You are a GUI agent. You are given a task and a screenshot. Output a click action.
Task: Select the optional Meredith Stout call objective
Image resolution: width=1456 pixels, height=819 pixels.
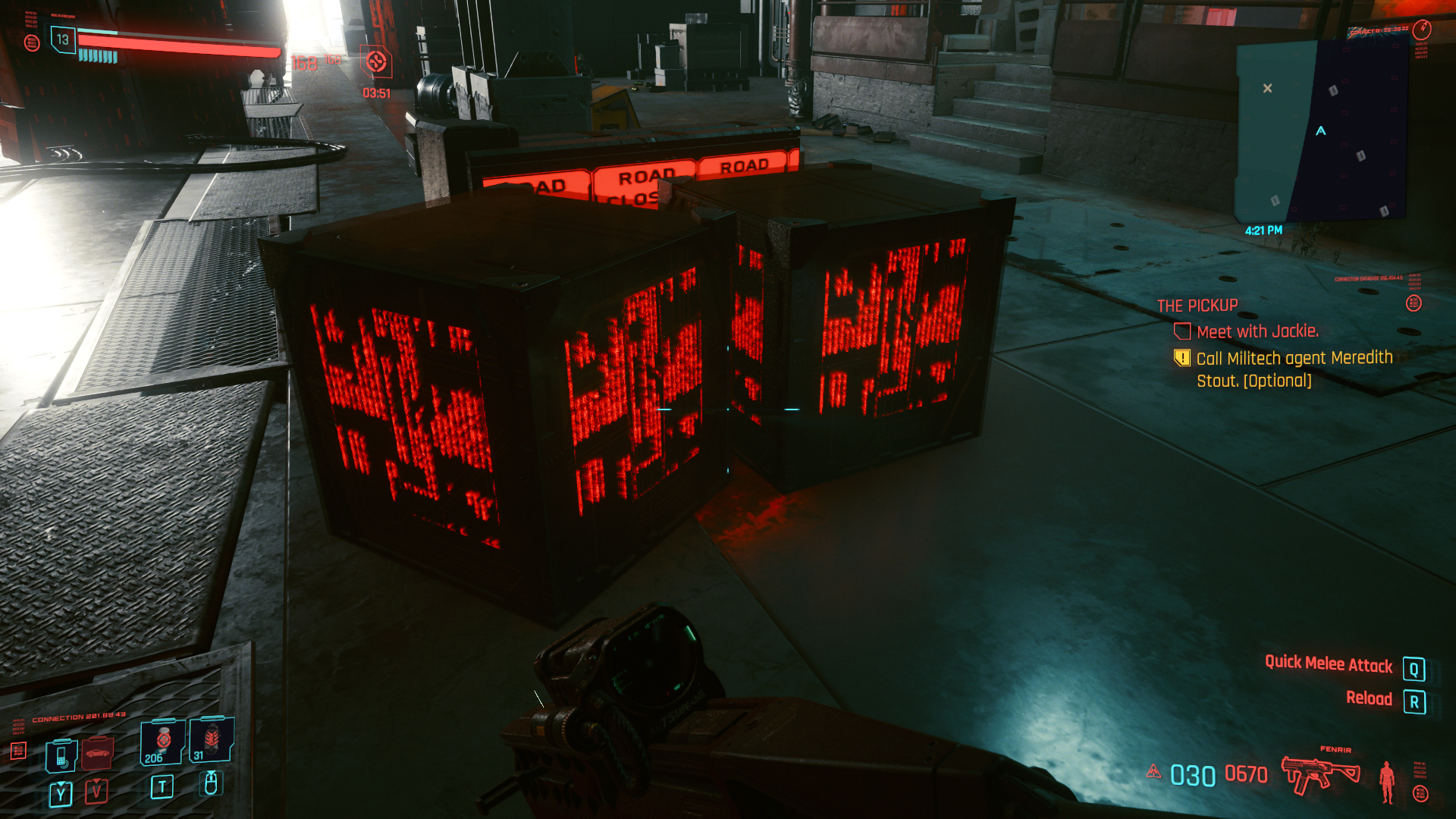pos(1294,369)
